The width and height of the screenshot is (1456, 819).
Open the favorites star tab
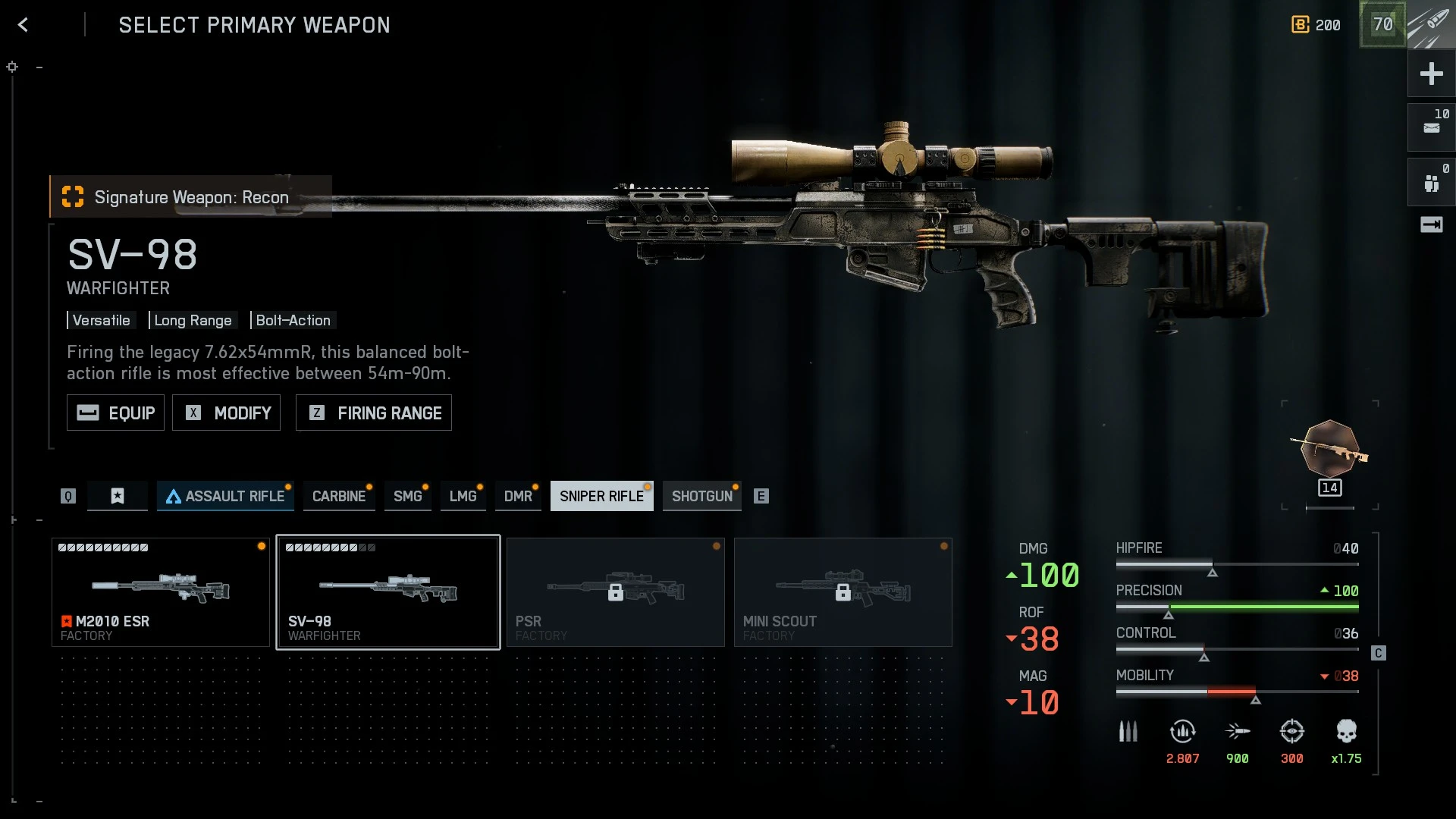117,496
